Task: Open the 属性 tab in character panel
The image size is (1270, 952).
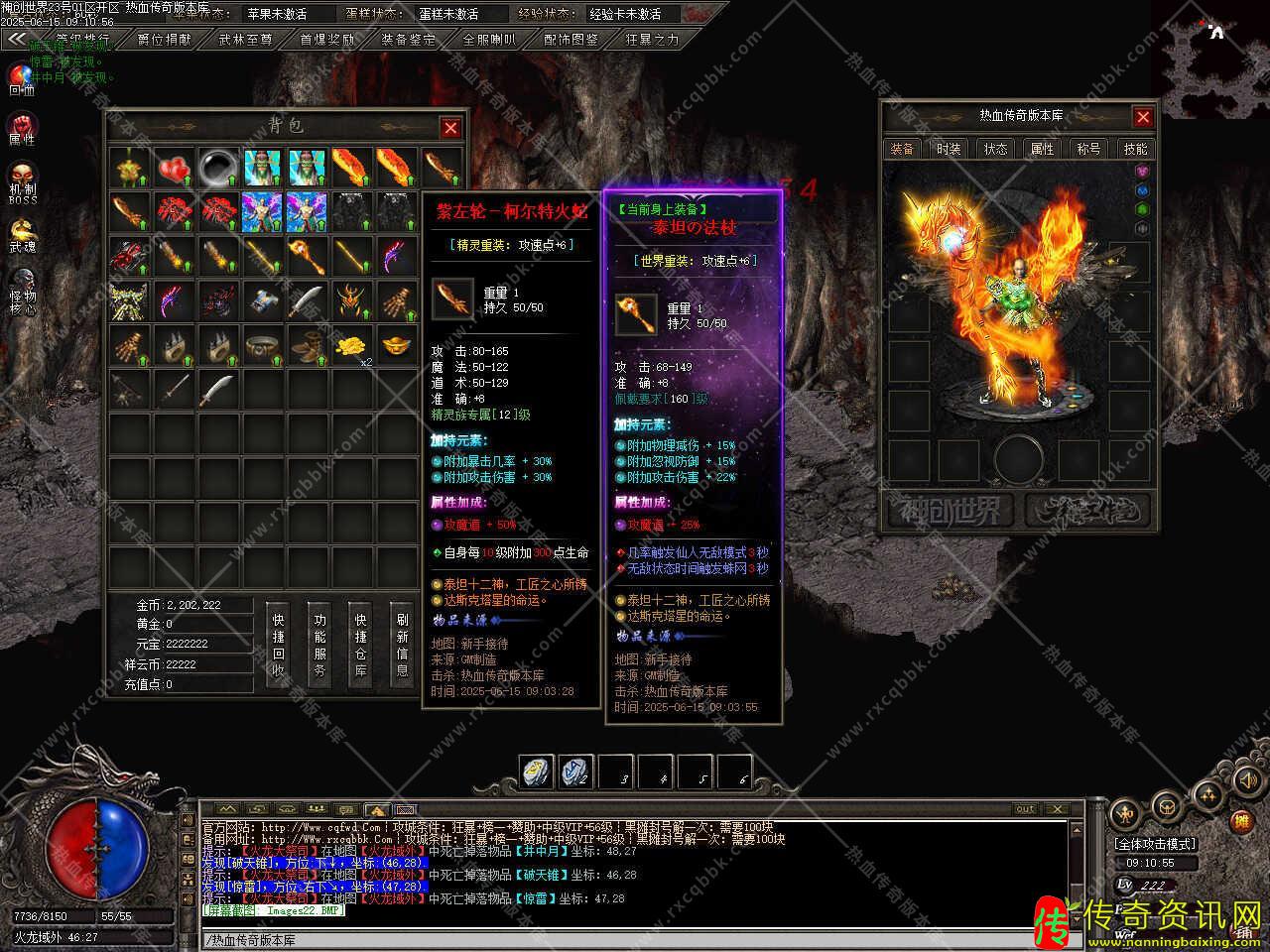Action: (1042, 149)
